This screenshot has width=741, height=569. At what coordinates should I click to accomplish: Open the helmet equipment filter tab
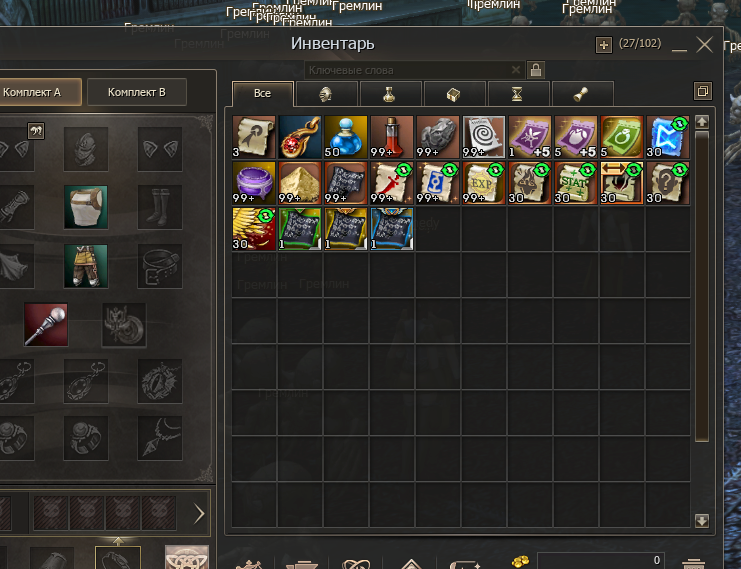point(325,94)
